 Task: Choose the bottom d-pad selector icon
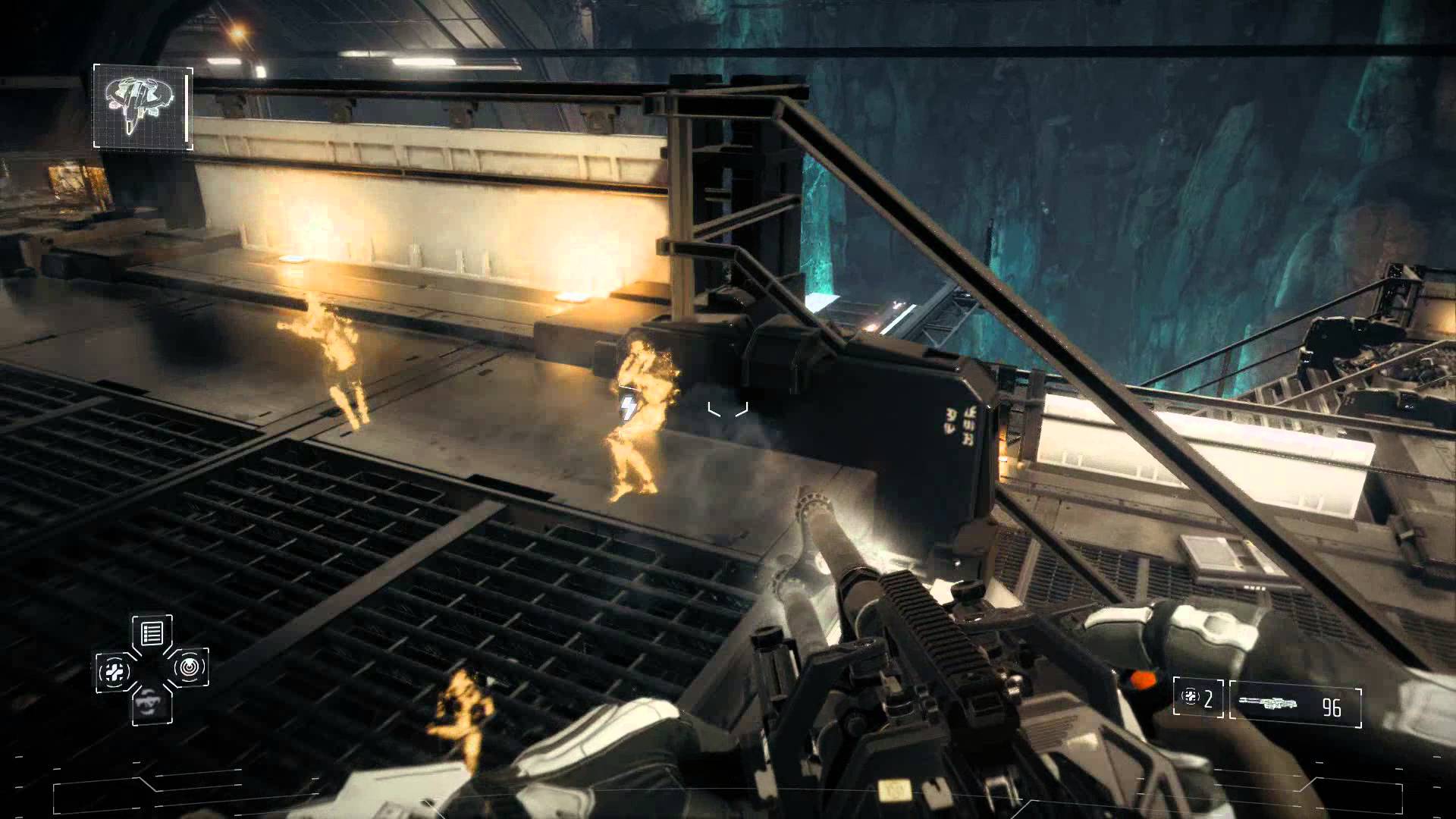pos(152,705)
